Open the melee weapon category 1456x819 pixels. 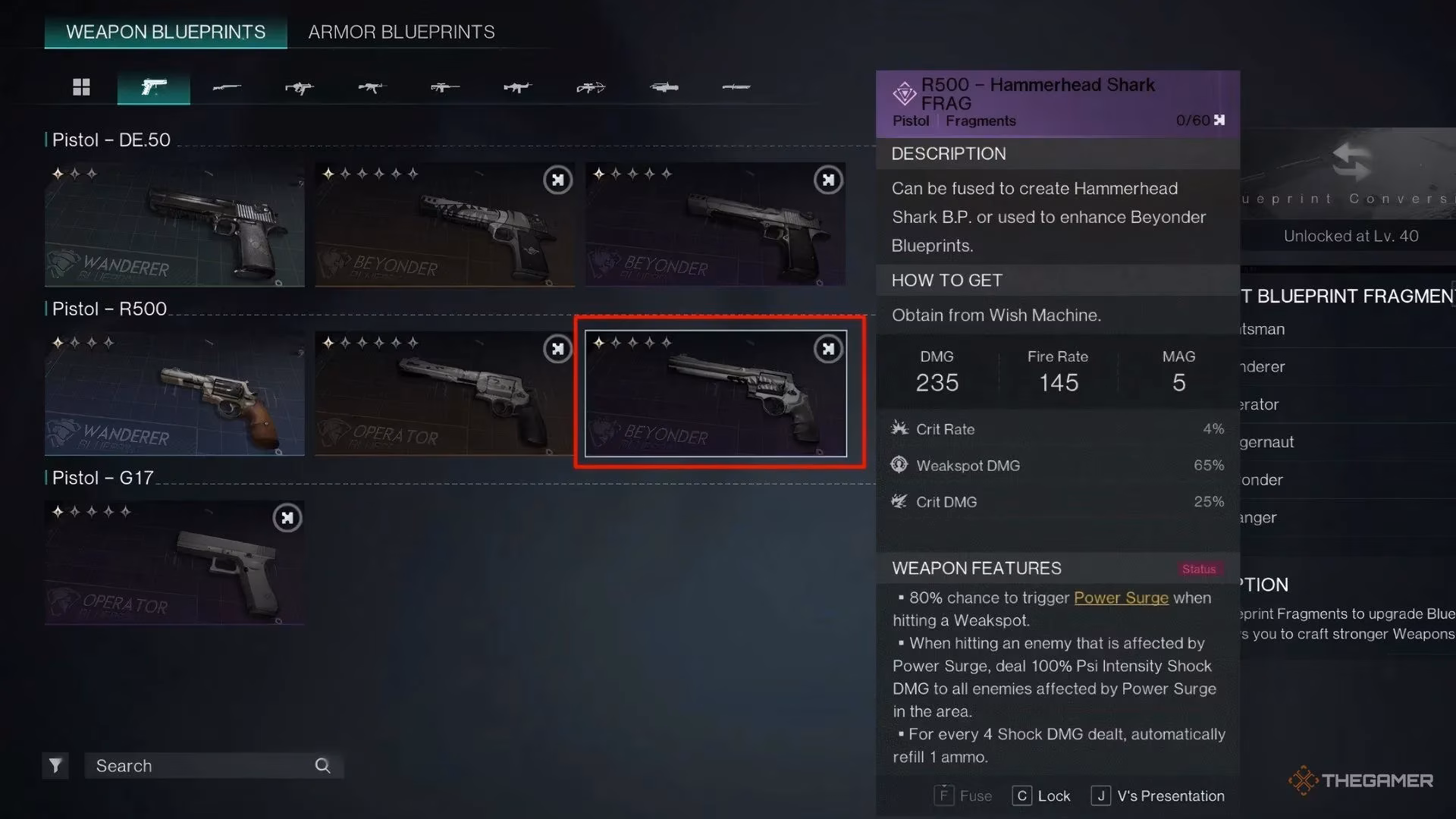(735, 87)
